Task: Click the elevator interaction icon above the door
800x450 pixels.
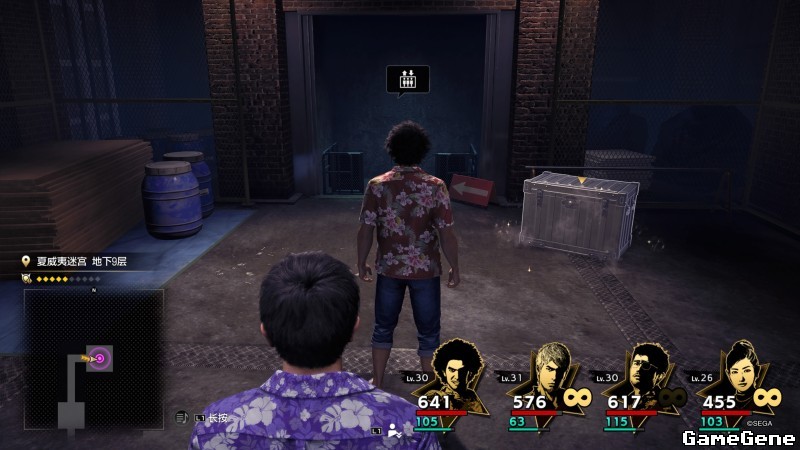Action: pyautogui.click(x=407, y=80)
